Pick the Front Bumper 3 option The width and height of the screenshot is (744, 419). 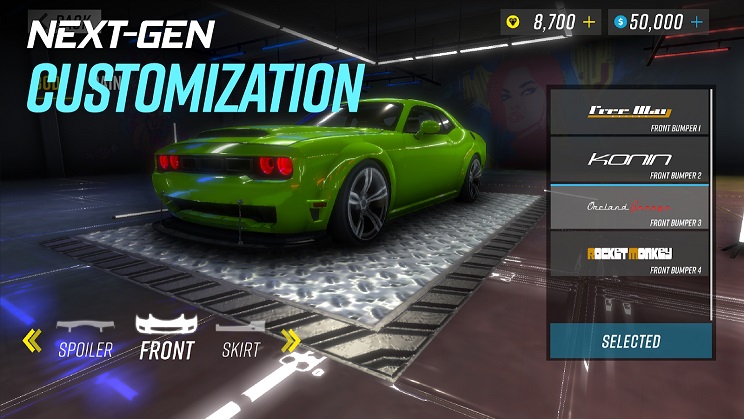point(629,208)
